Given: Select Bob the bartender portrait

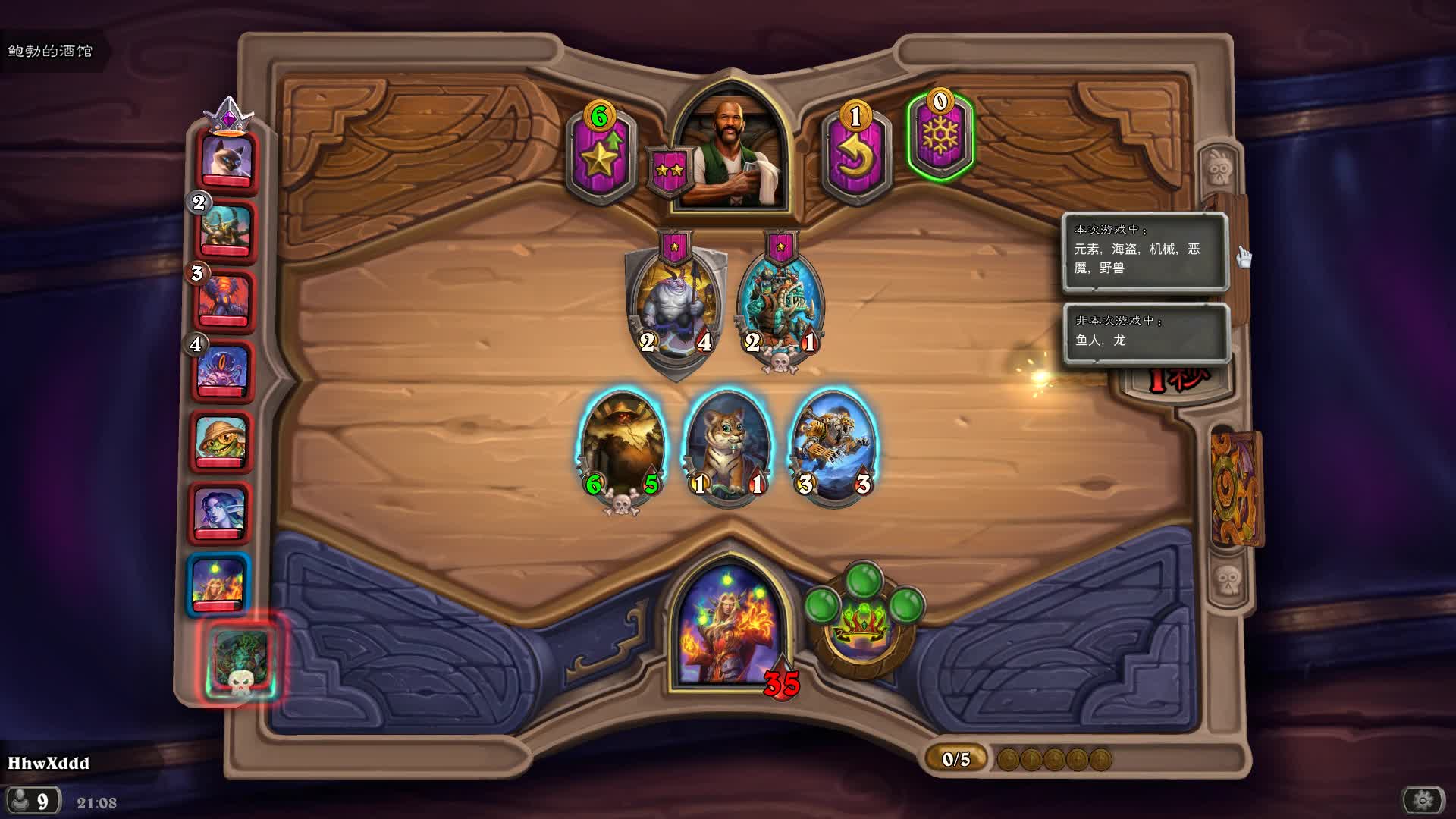Looking at the screenshot, I should [730, 155].
